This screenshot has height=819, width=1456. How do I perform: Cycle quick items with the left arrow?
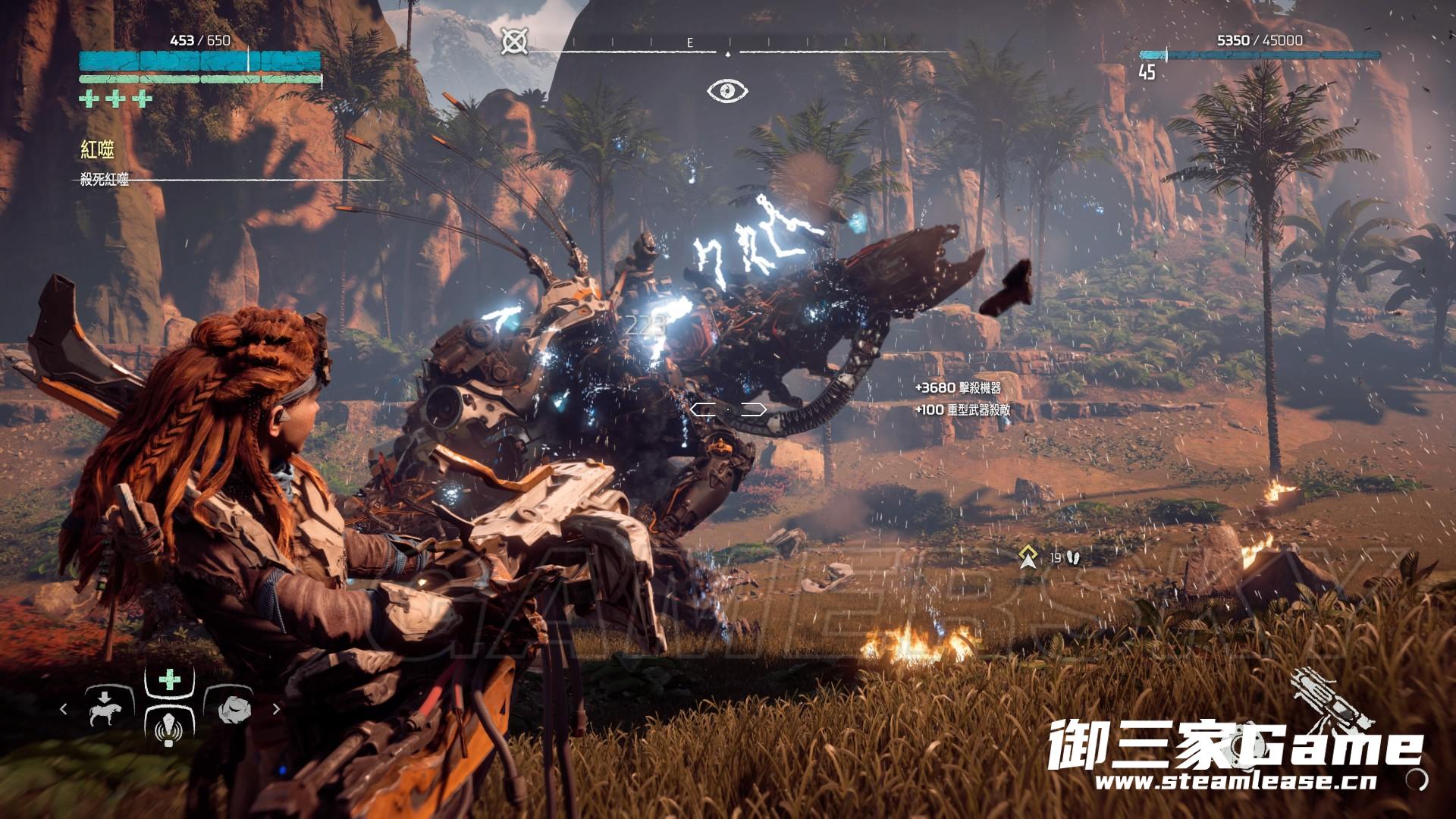click(64, 709)
